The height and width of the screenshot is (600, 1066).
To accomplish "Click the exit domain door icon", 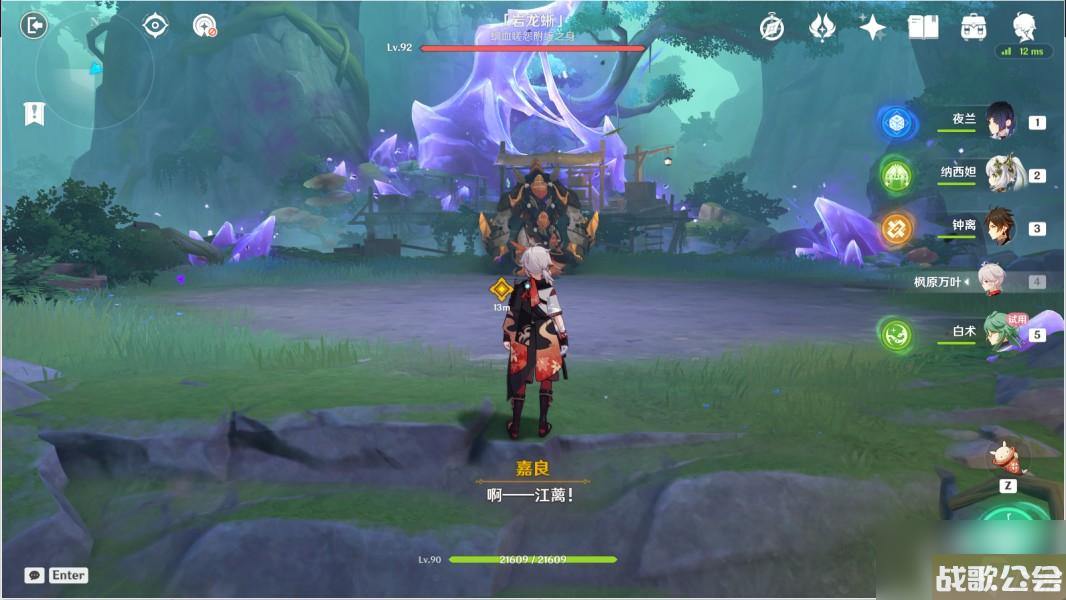I will pos(35,25).
